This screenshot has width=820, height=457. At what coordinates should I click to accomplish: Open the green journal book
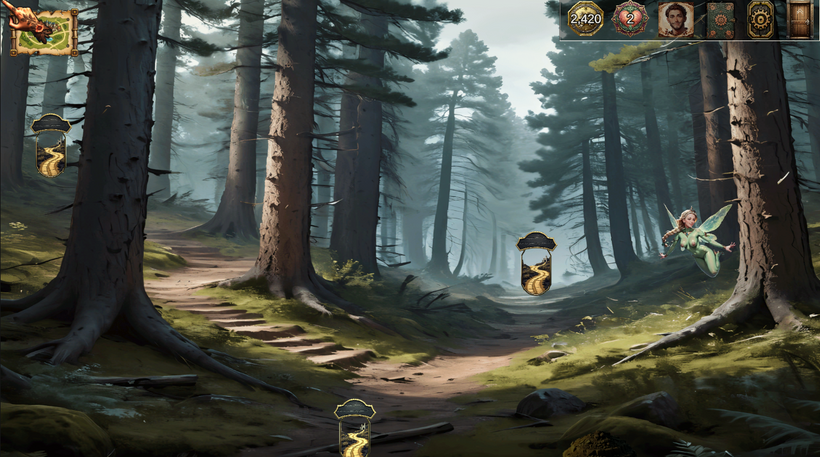tap(720, 20)
